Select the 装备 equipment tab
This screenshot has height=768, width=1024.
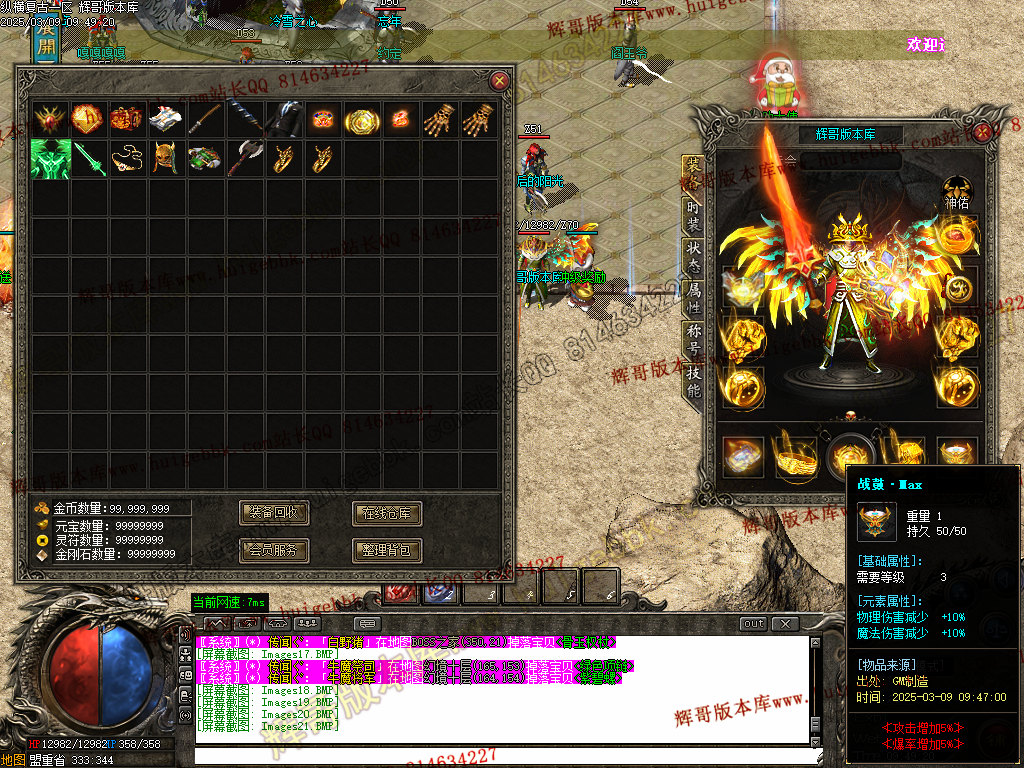[691, 172]
